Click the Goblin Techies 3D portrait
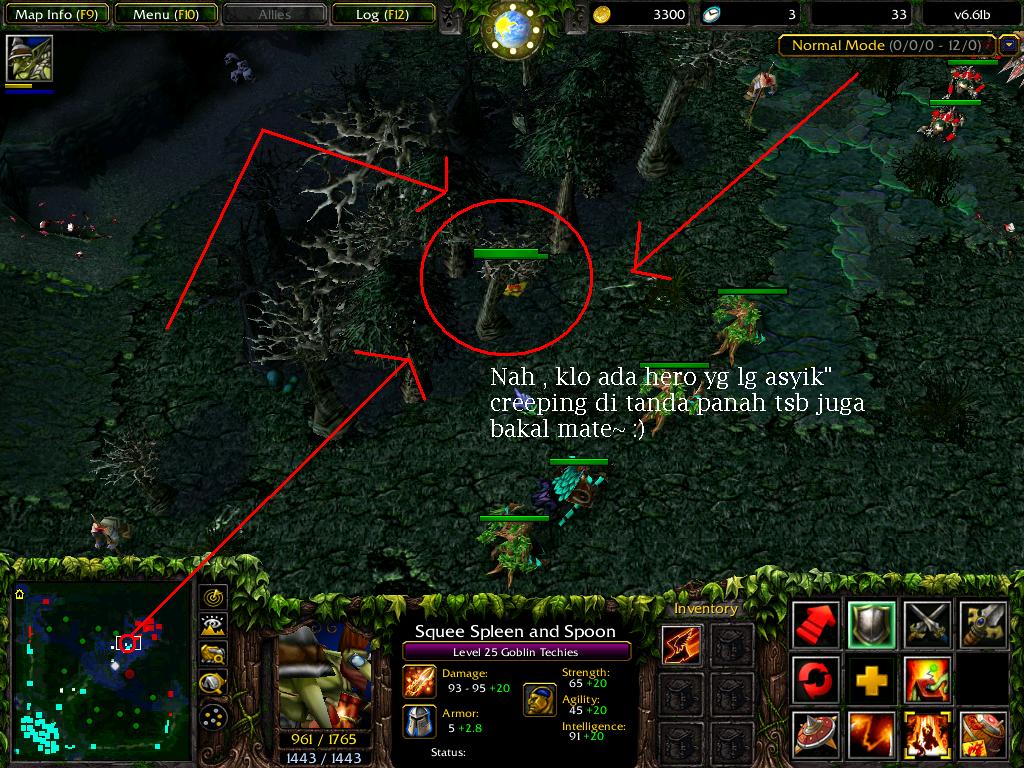 tap(323, 674)
